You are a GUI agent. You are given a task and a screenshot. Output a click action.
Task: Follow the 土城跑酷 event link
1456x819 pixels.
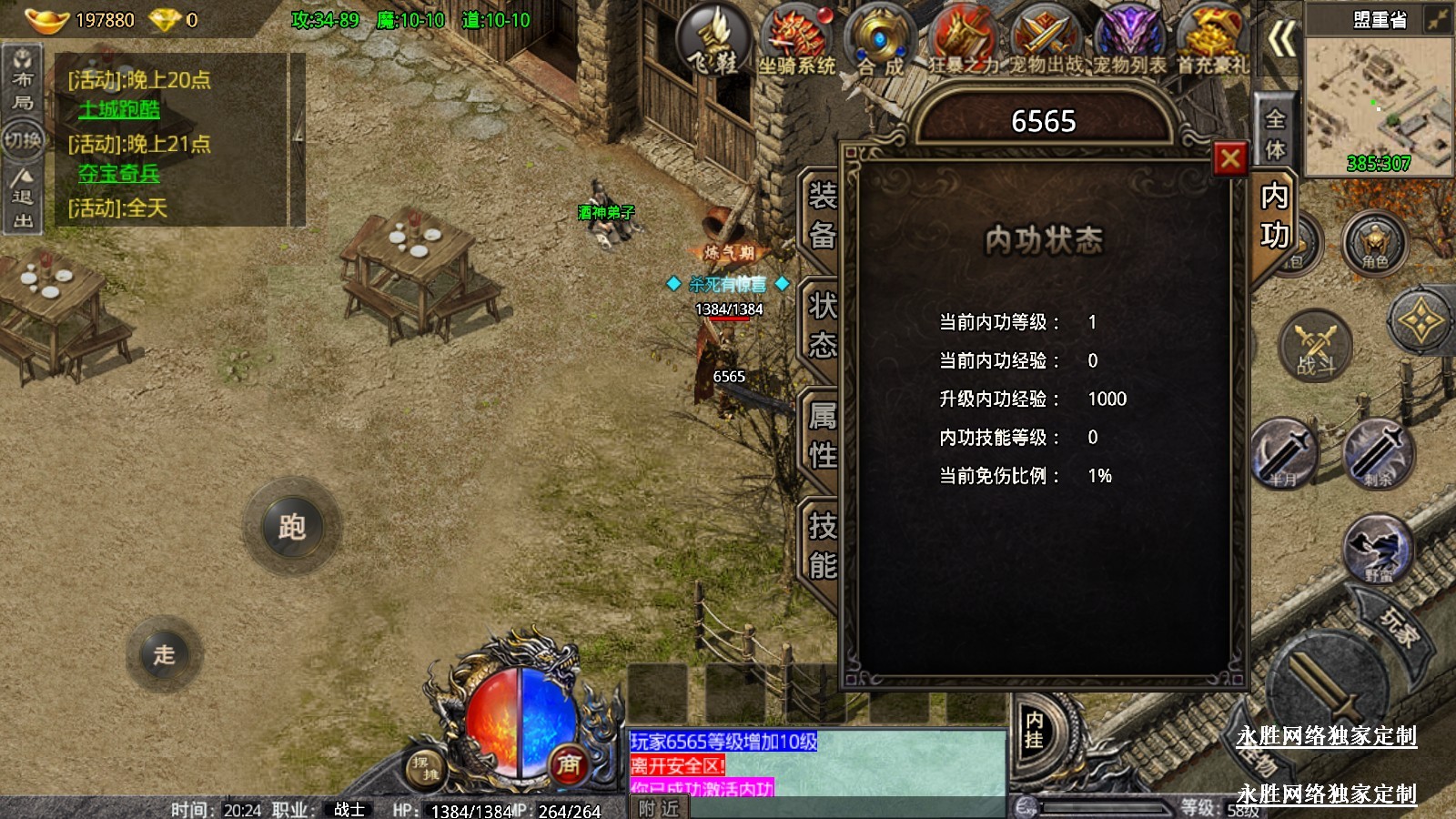click(x=119, y=109)
